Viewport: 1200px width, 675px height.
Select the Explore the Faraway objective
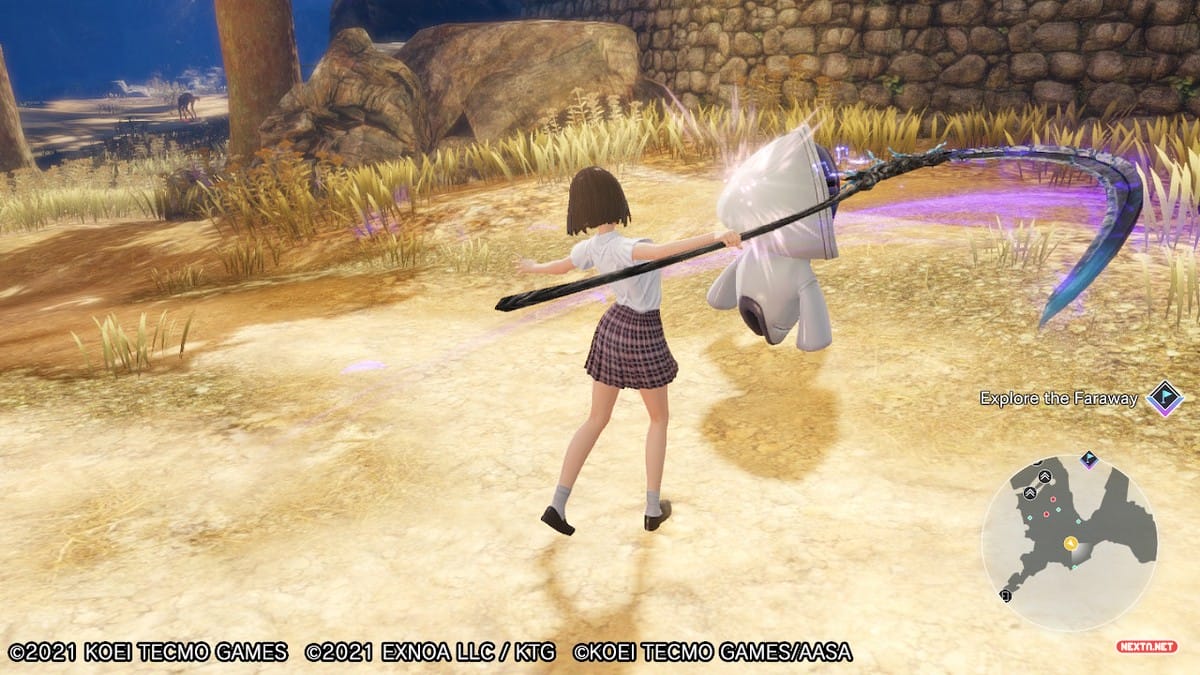coord(1058,398)
